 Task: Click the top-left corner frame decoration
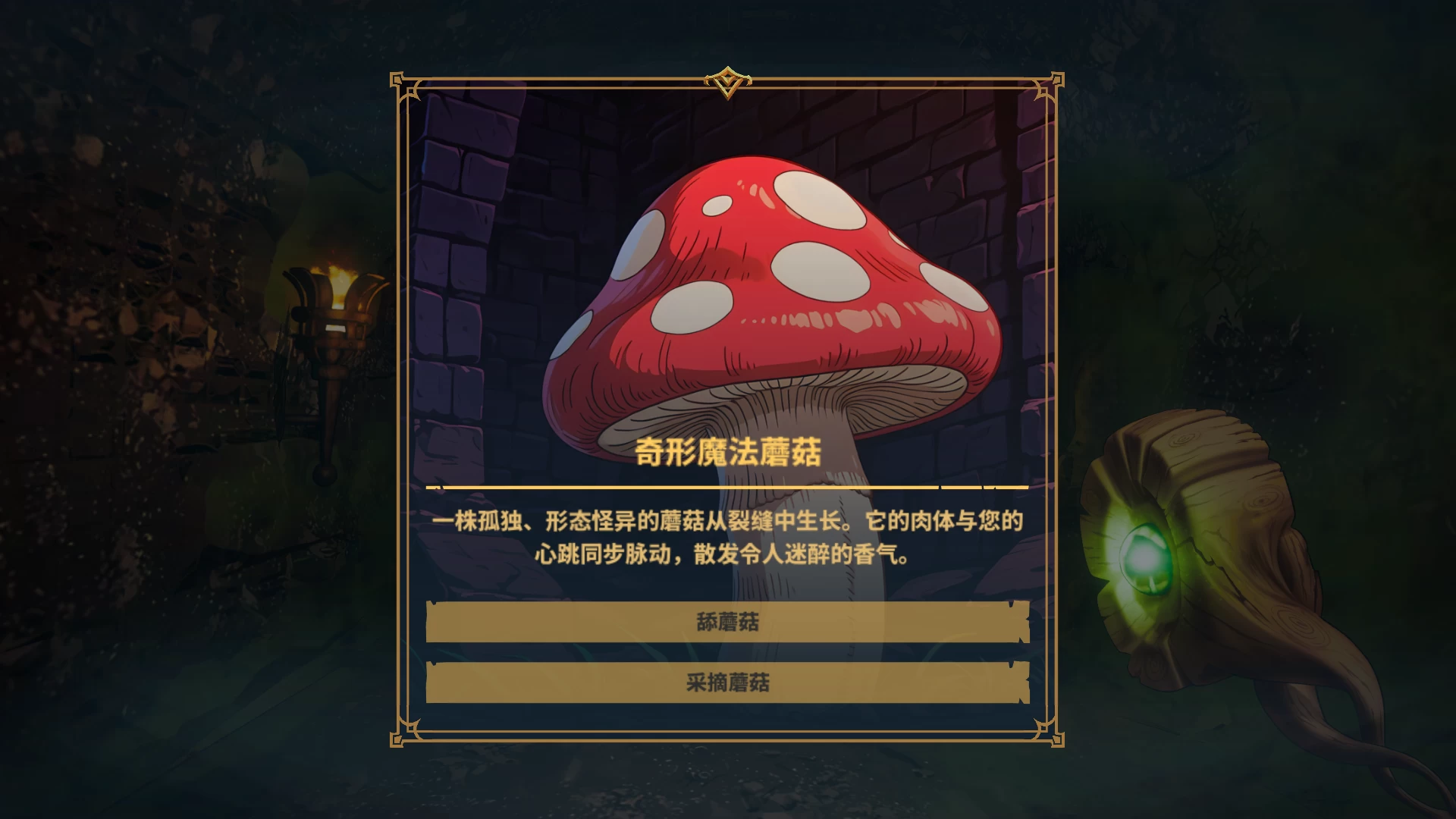click(x=398, y=82)
